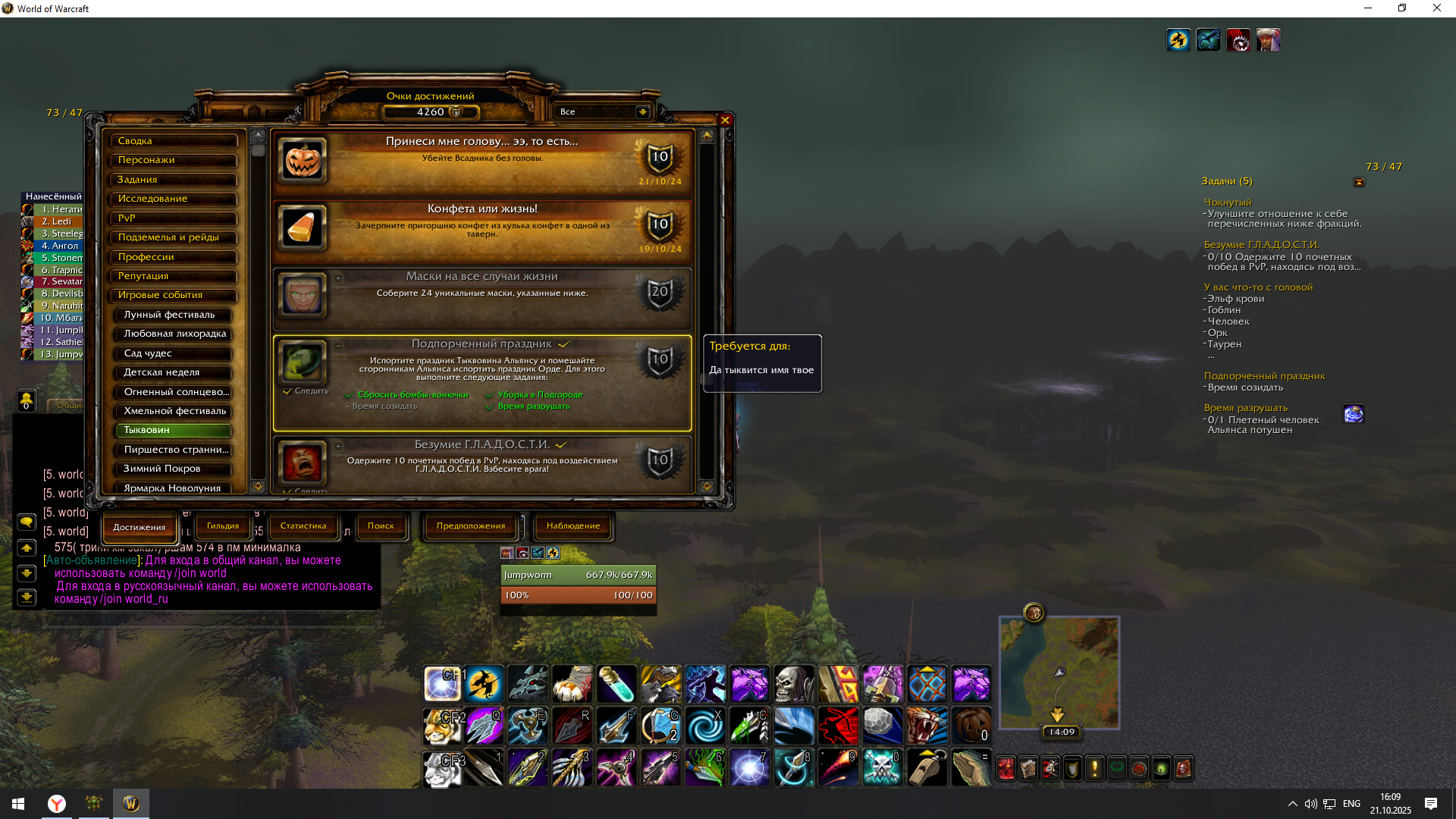Select the Зимний Покров subcategory

pyautogui.click(x=174, y=469)
